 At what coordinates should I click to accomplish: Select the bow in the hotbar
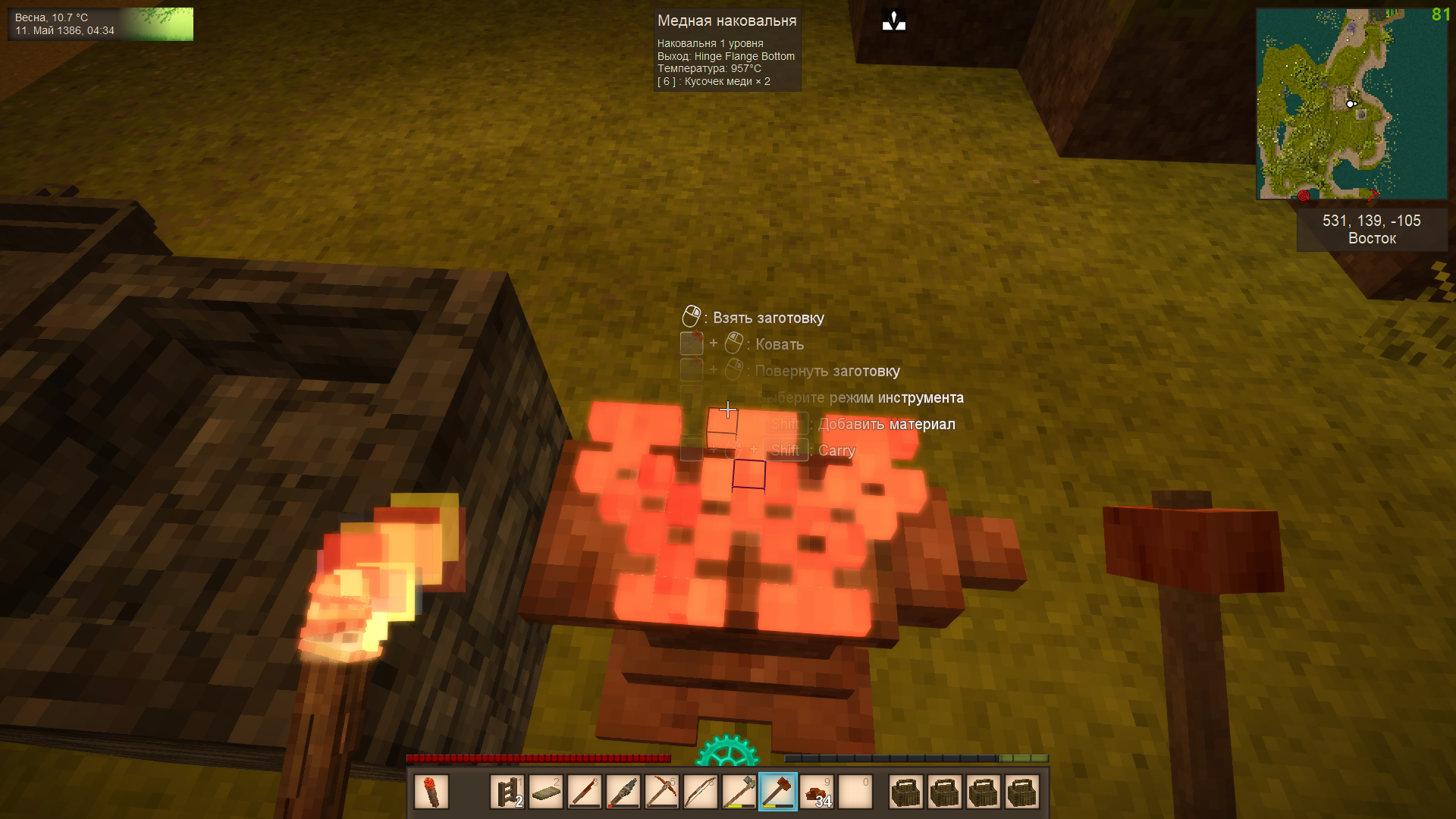701,792
